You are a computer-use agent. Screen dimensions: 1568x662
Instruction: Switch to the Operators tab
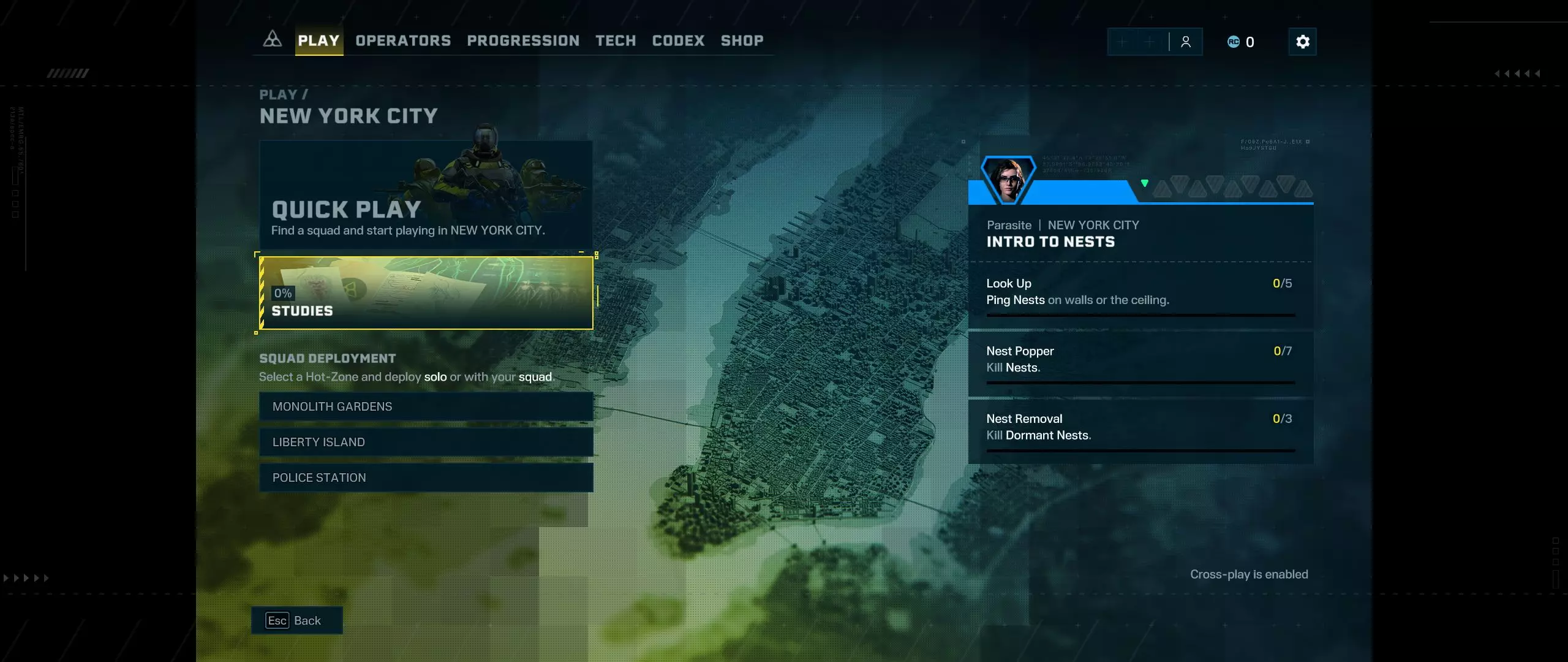point(403,40)
